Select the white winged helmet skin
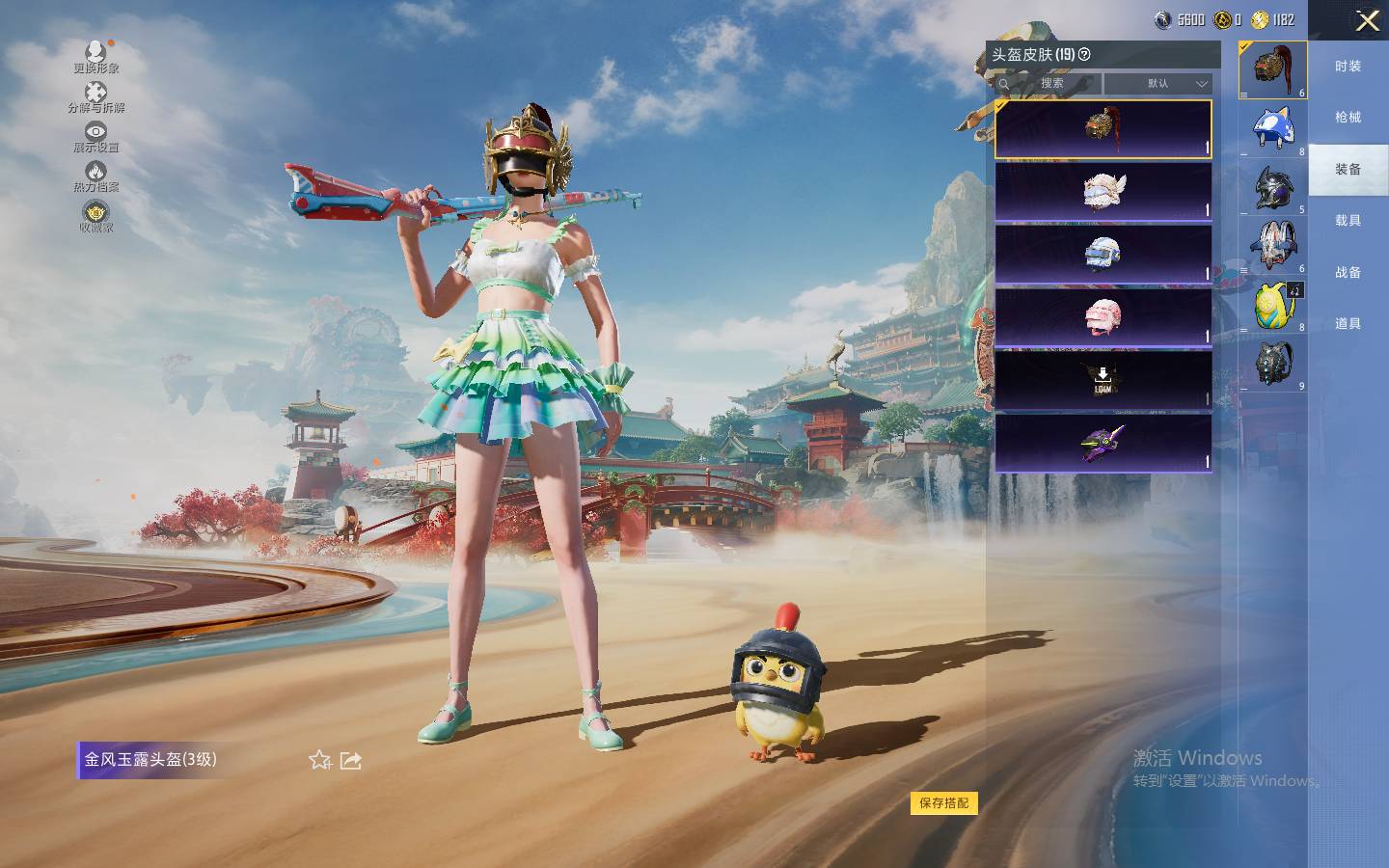Viewport: 1389px width, 868px height. click(x=1103, y=191)
